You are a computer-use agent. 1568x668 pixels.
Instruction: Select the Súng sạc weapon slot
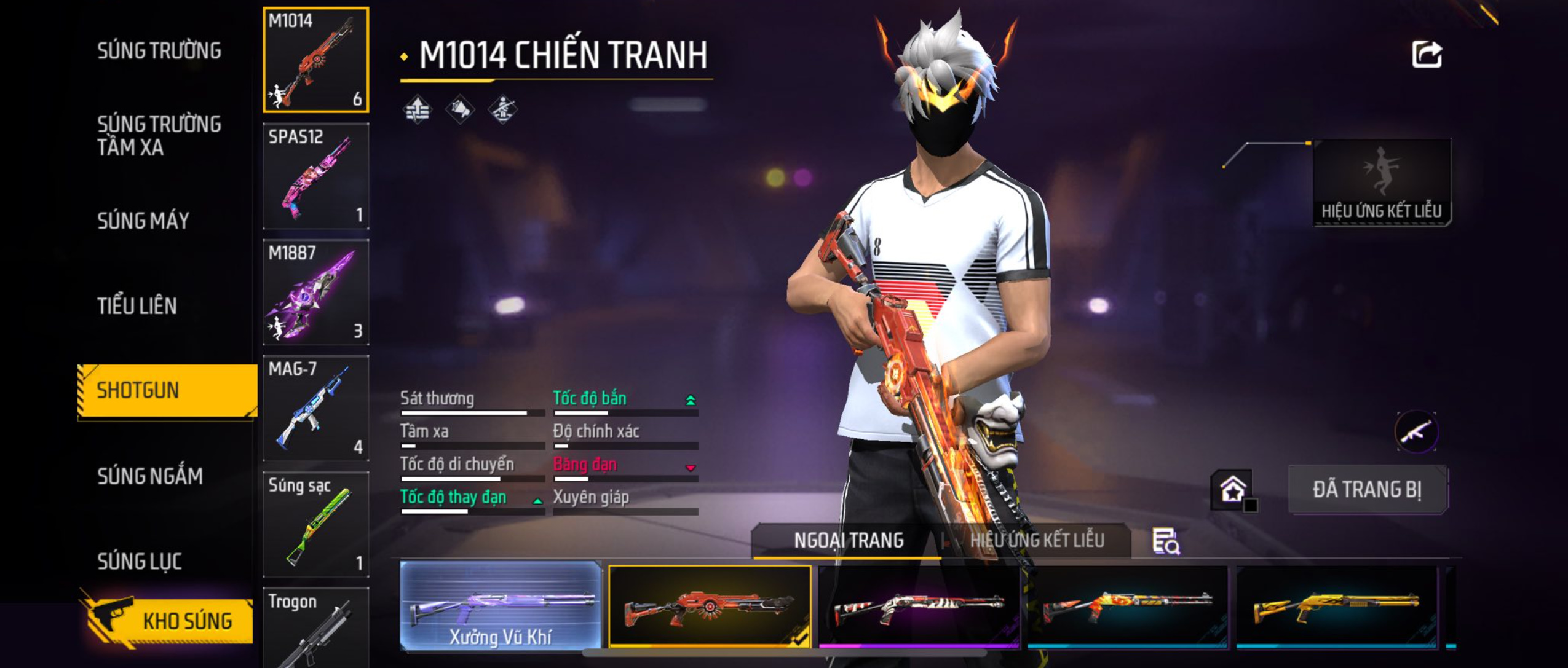pyautogui.click(x=316, y=524)
